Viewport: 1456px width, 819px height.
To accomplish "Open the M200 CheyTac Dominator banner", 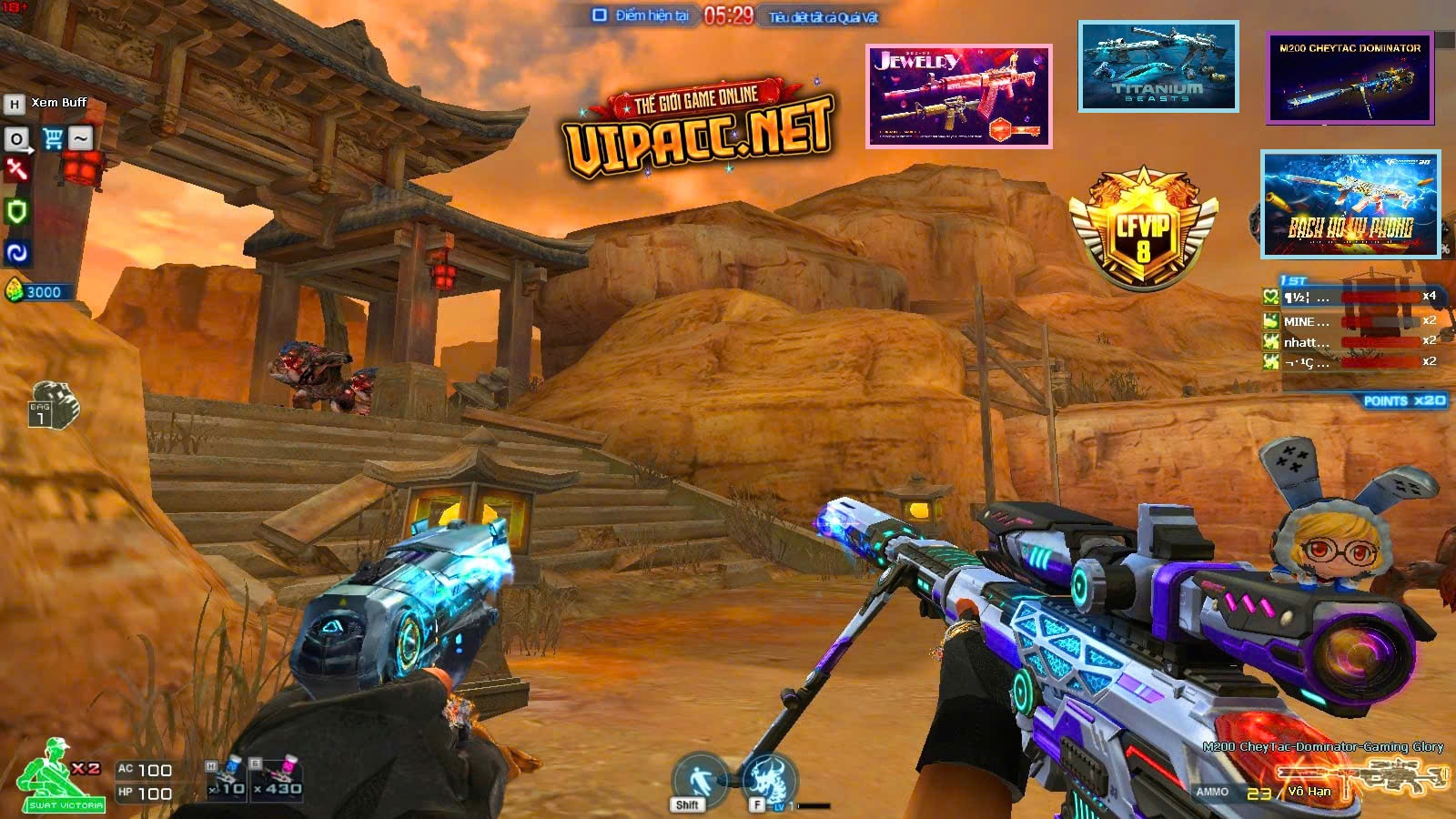I will [1350, 78].
